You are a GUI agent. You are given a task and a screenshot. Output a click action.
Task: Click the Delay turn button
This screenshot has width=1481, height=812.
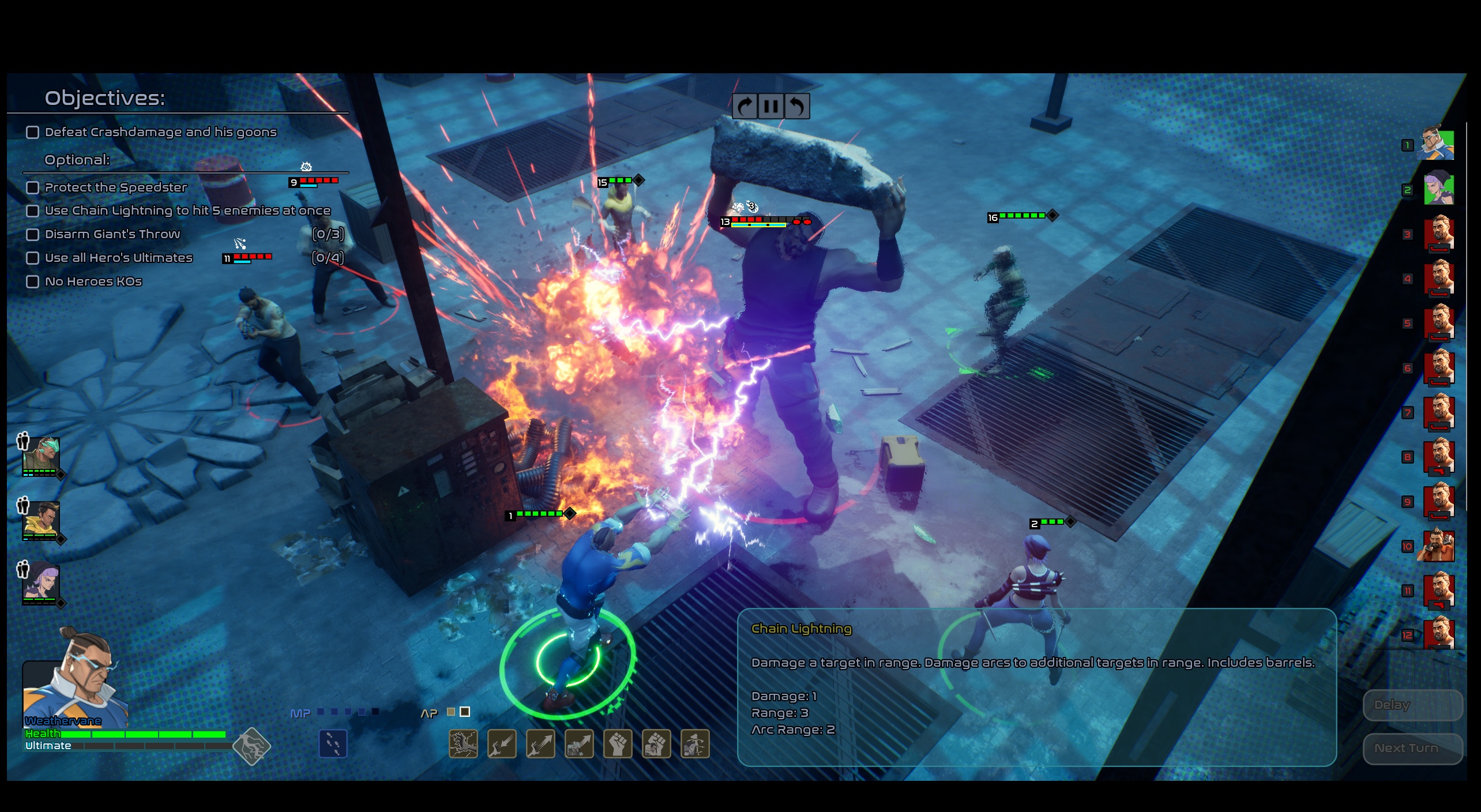(1412, 705)
